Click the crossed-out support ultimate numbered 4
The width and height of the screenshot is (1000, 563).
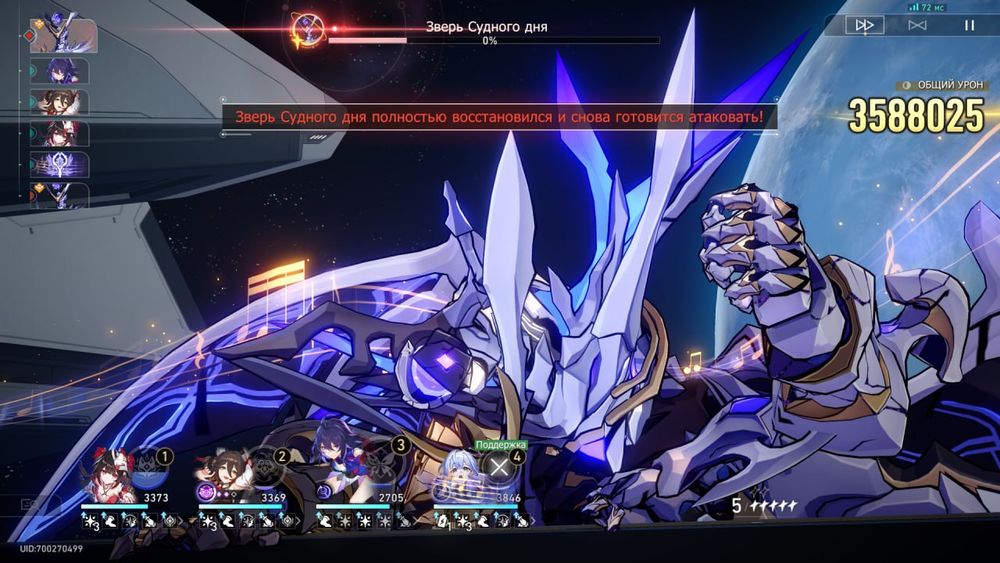(497, 465)
